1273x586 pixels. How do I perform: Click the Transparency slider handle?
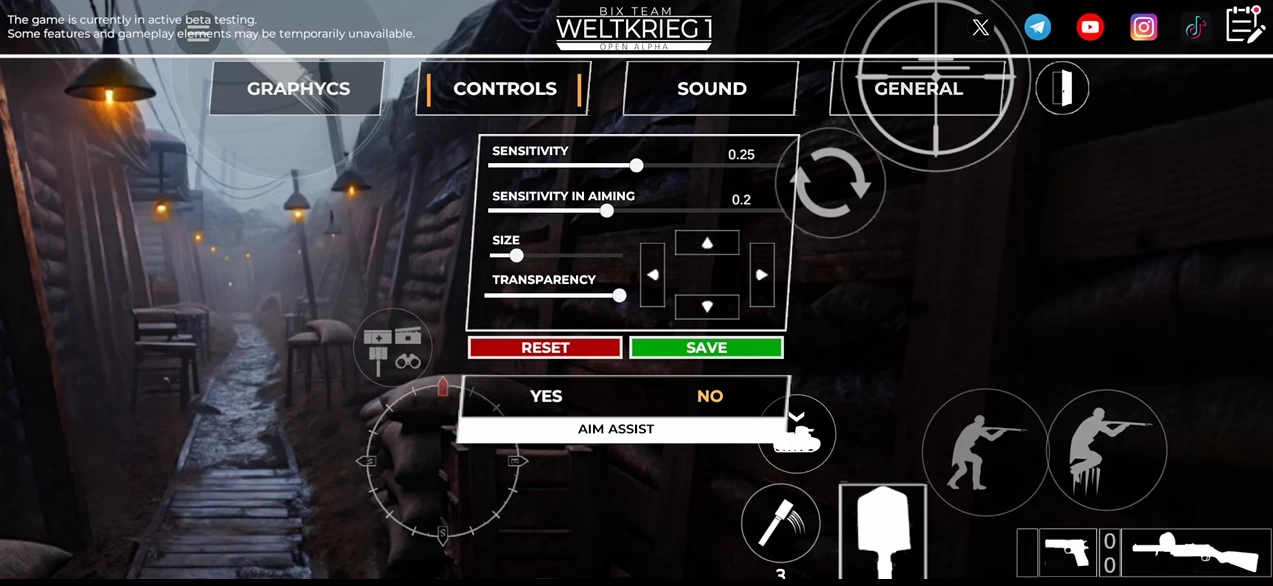(620, 295)
